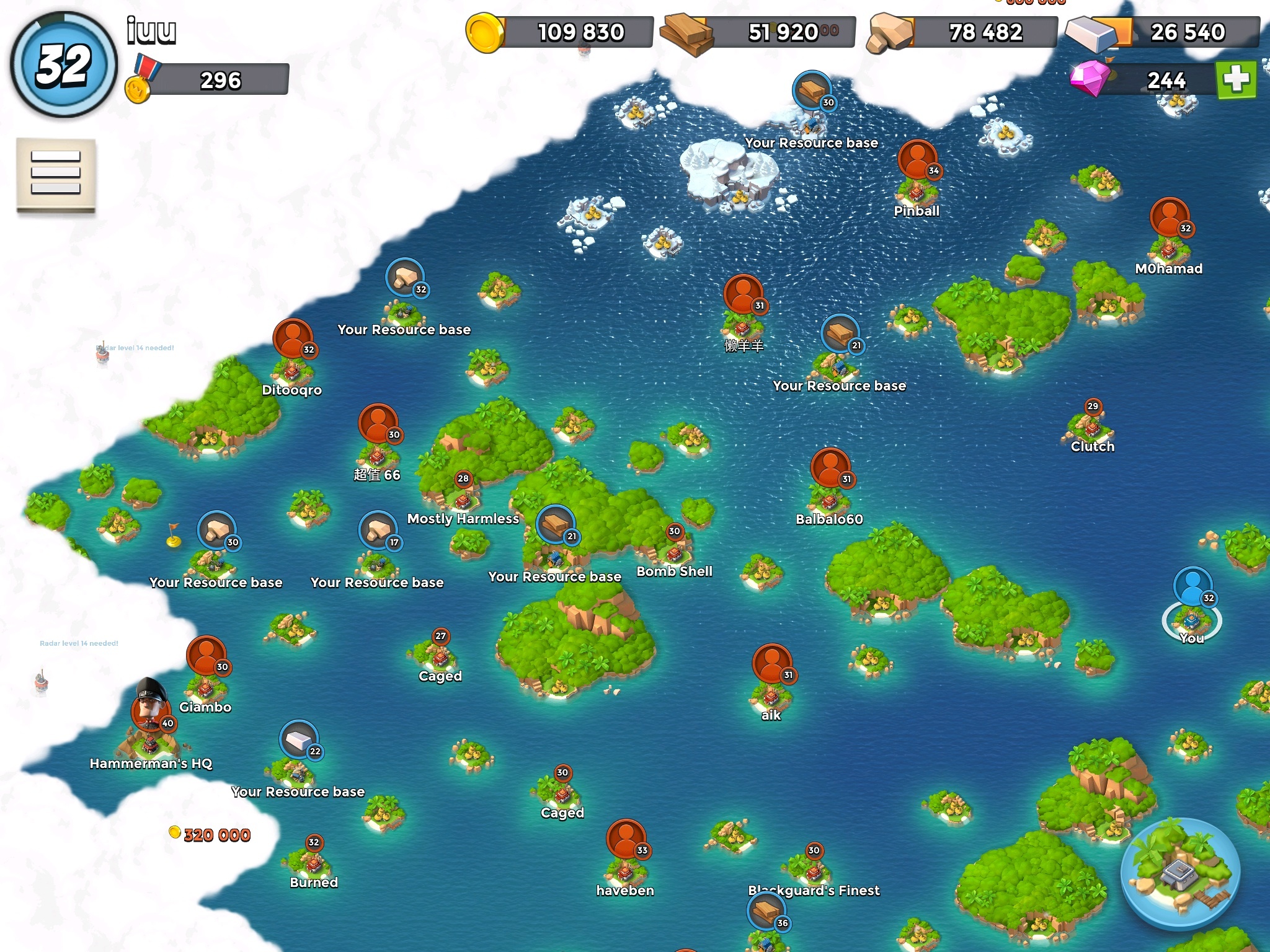Open player level 32 badge
This screenshot has height=952, width=1270.
pos(64,65)
